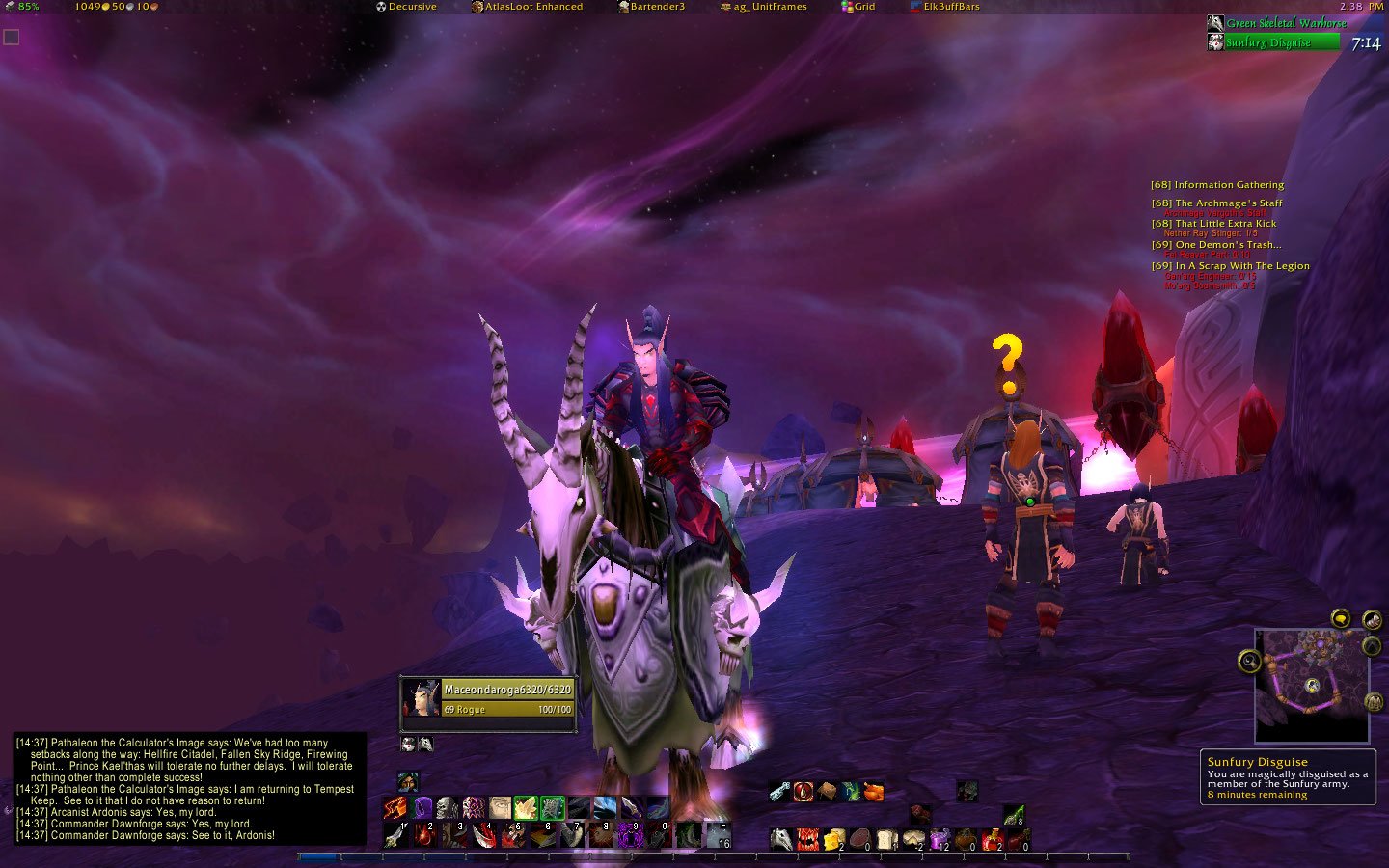Activate the glowing yellow crystal ability
The height and width of the screenshot is (868, 1389).
click(x=528, y=806)
